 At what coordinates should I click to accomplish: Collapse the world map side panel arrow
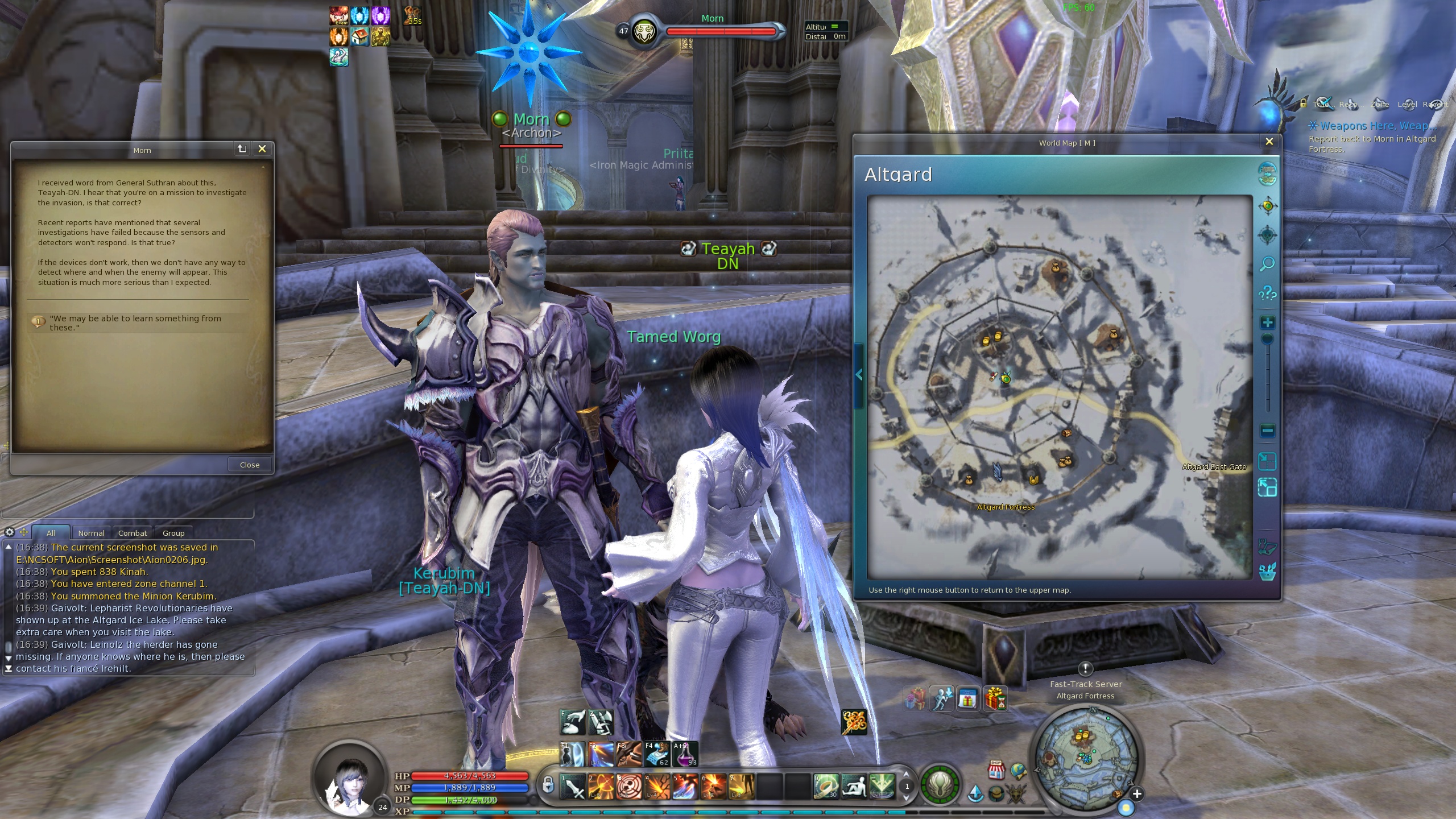859,375
